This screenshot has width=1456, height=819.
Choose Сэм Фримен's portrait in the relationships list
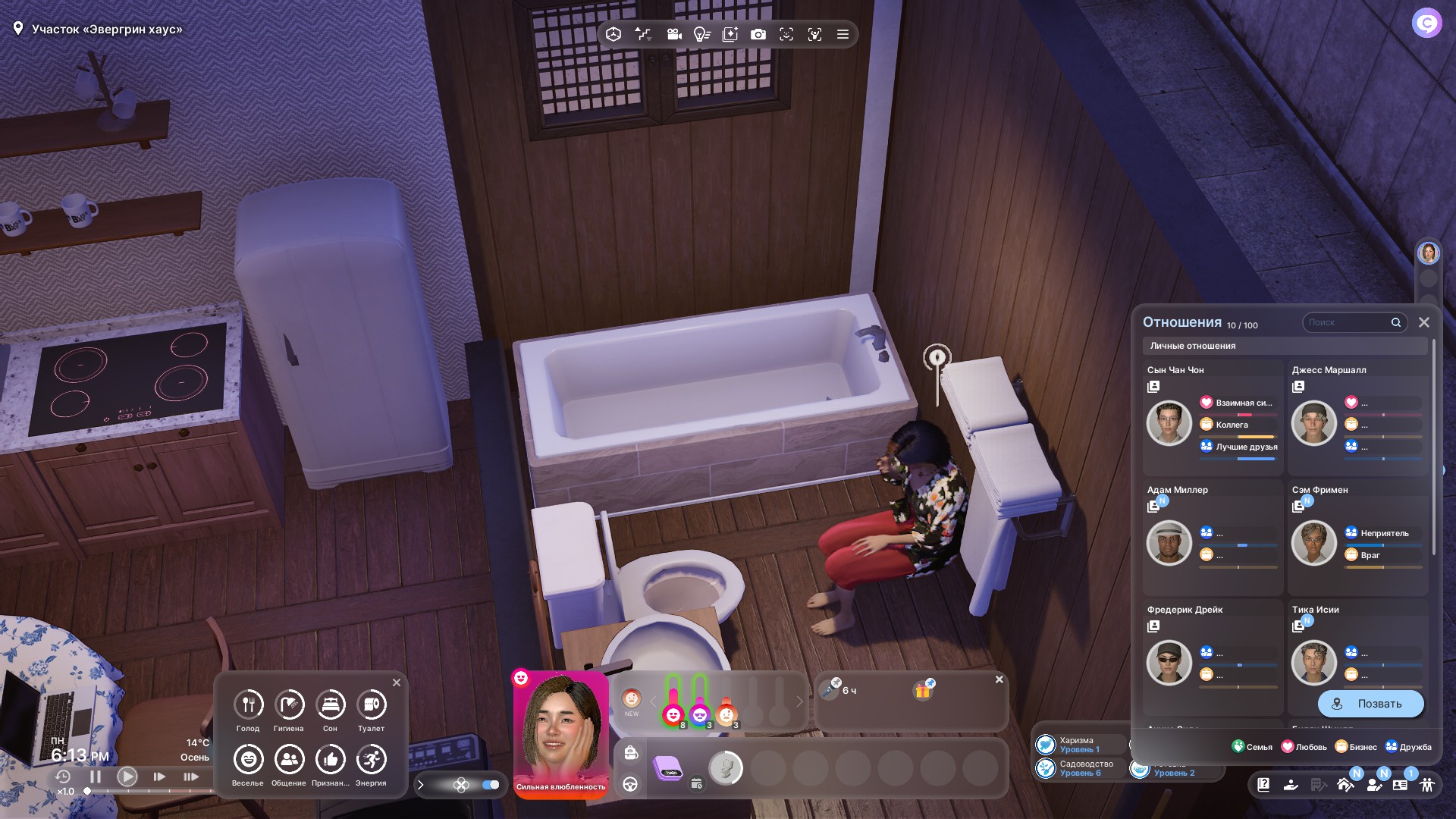point(1313,543)
